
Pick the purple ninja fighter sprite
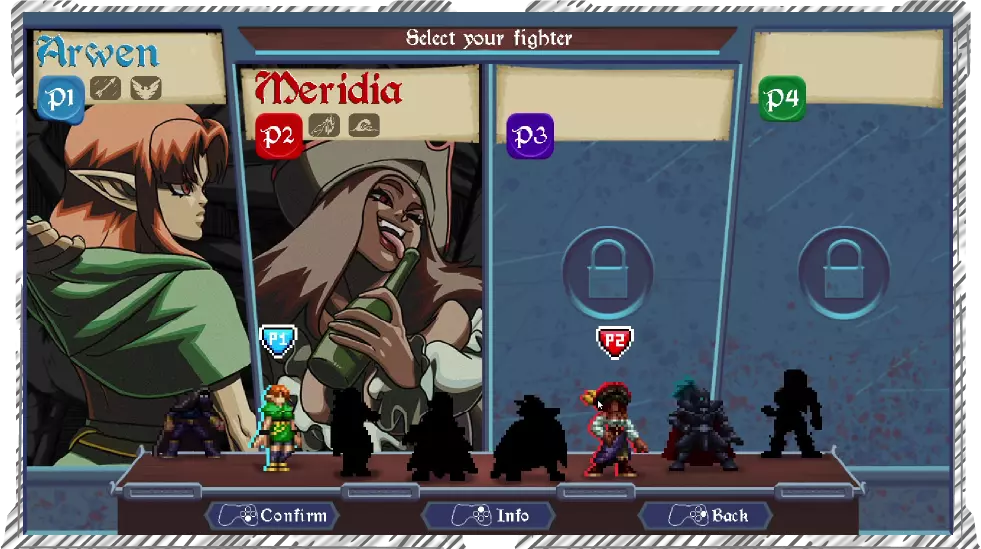(x=190, y=424)
